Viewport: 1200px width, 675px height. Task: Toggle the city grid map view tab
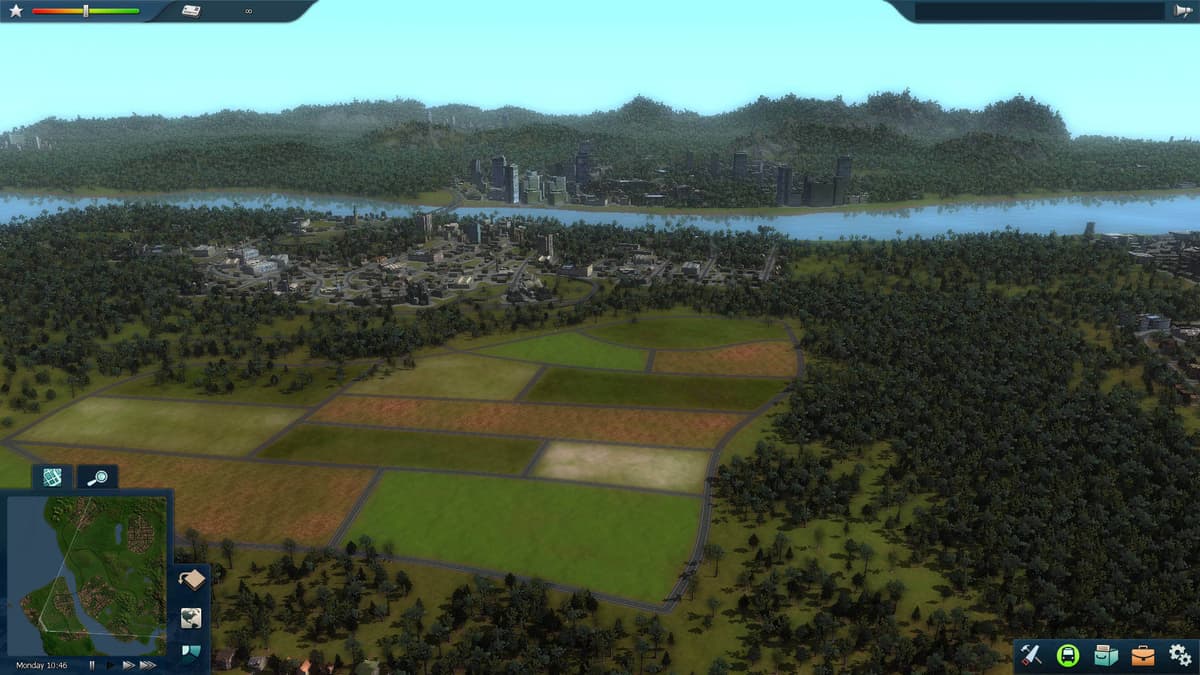[52, 477]
